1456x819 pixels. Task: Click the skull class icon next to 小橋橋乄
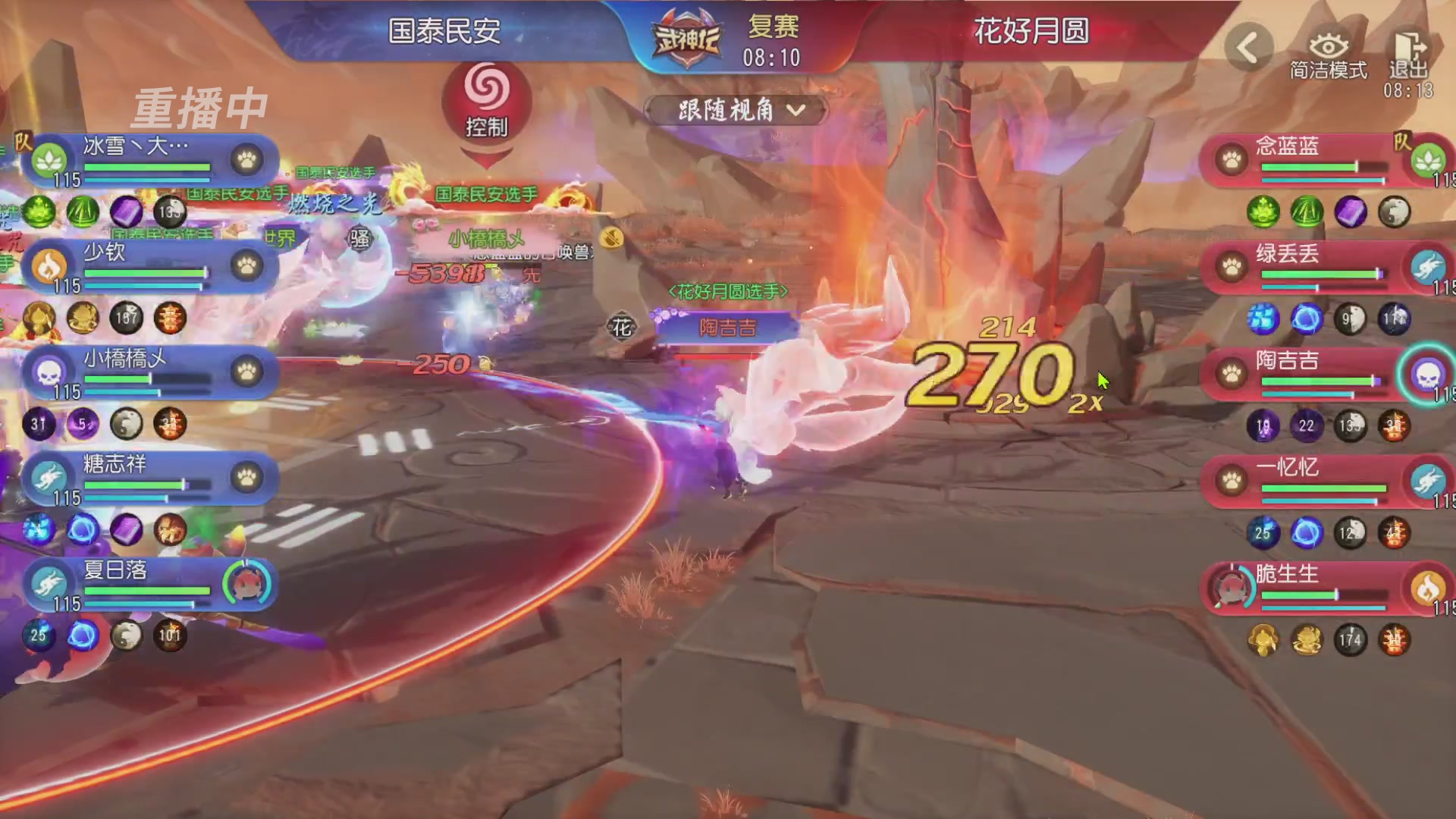click(x=49, y=373)
